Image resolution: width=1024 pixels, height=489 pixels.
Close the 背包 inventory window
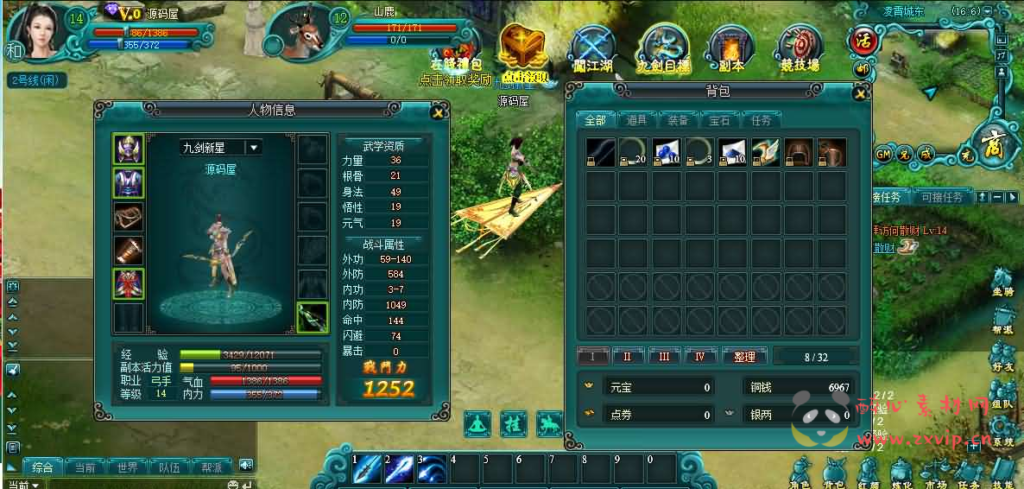pos(858,93)
